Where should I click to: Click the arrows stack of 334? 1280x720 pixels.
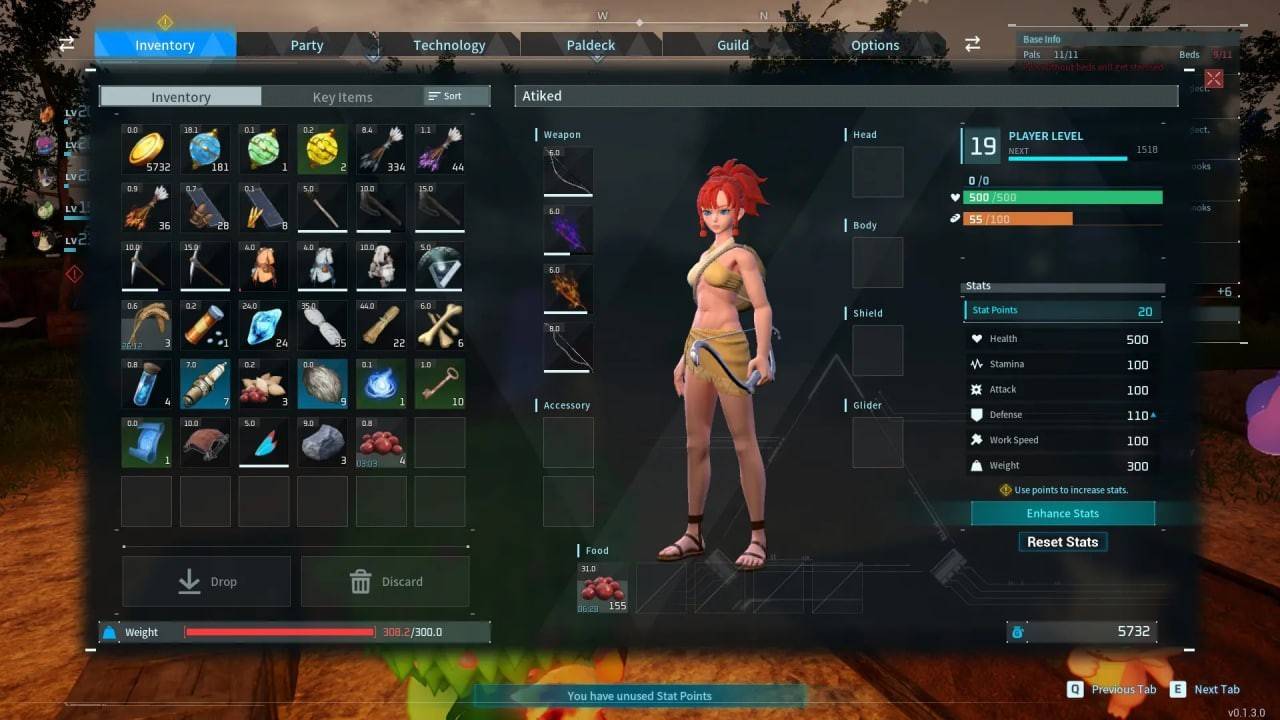pyautogui.click(x=381, y=148)
